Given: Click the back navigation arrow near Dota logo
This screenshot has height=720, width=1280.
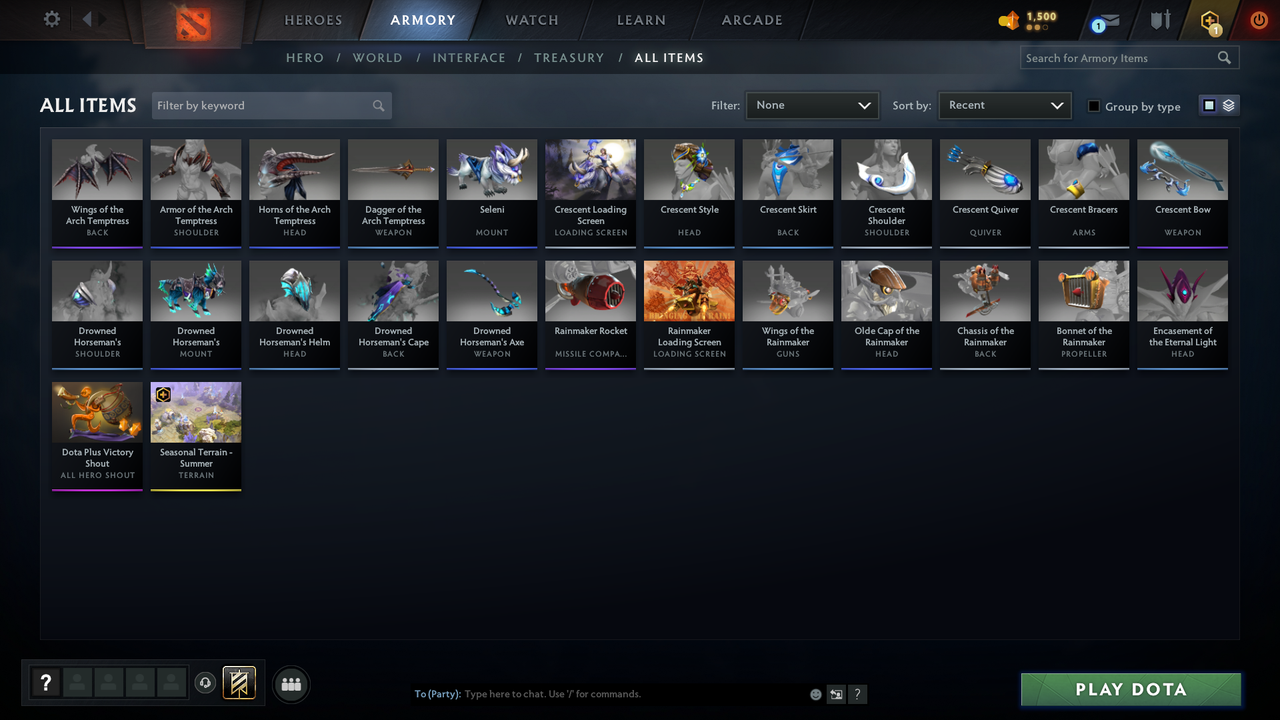Looking at the screenshot, I should pos(89,17).
